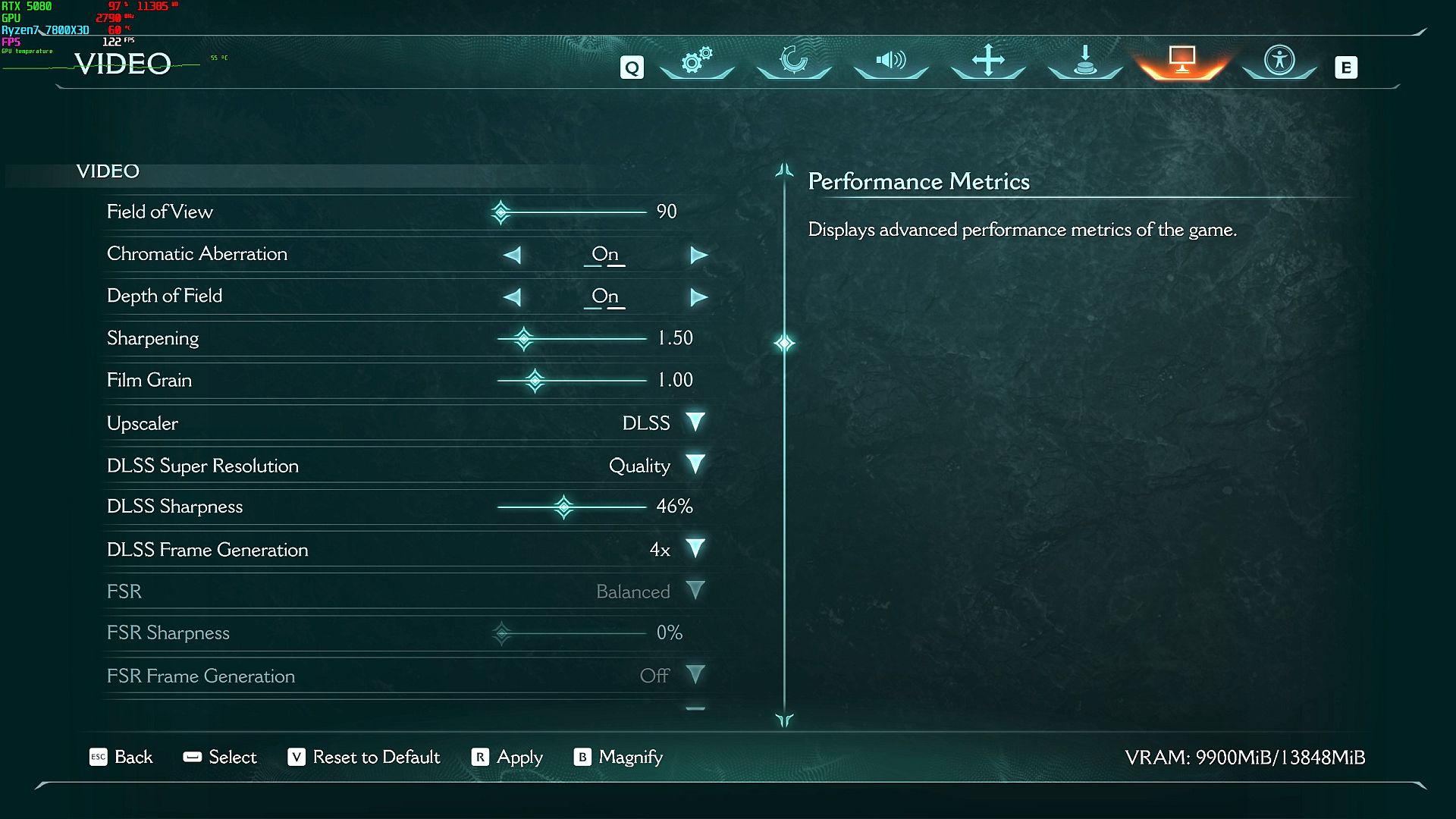Select the monitor video tab
This screenshot has height=819, width=1456.
1182,59
